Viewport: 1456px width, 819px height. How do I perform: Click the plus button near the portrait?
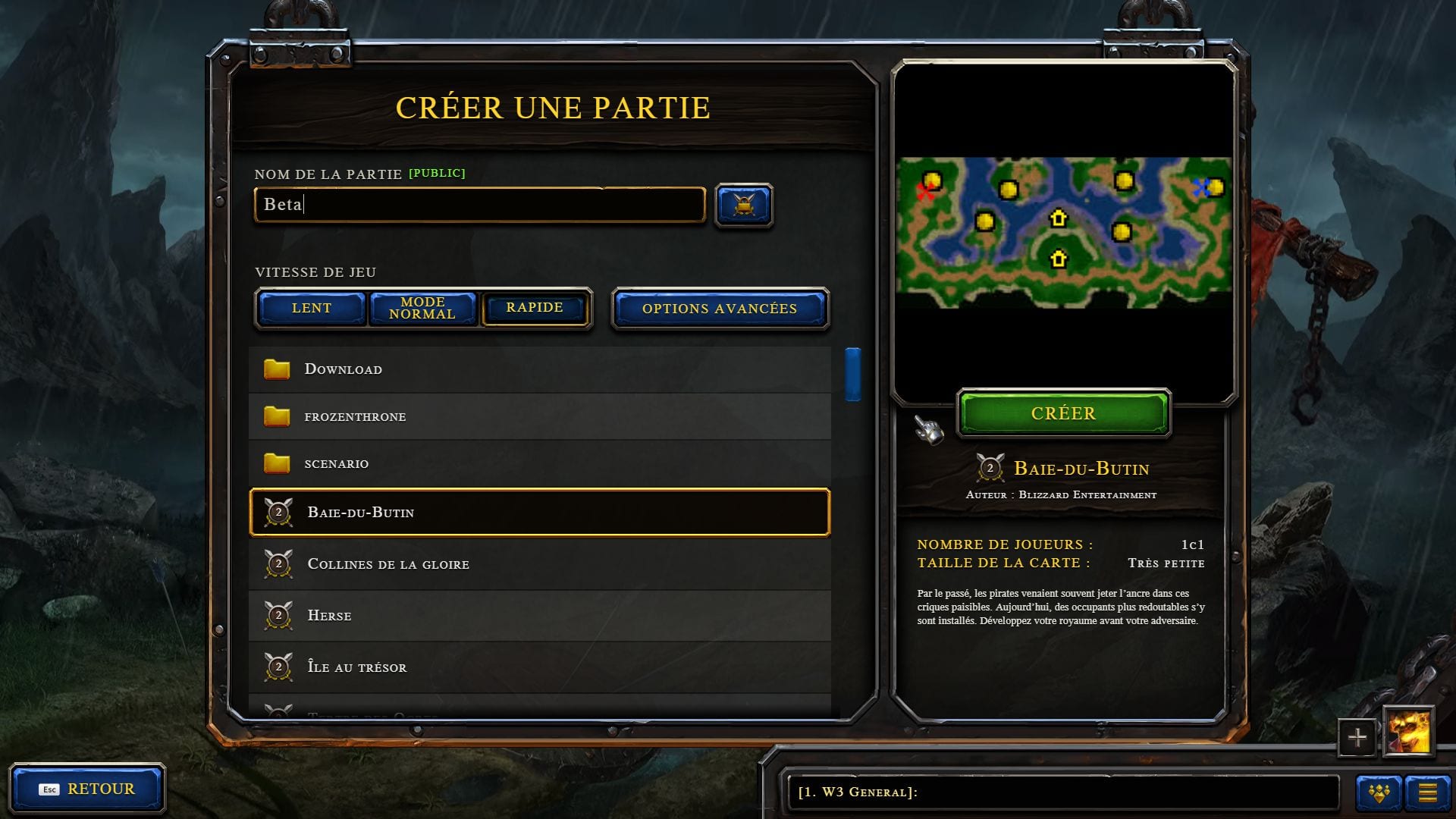[x=1357, y=736]
